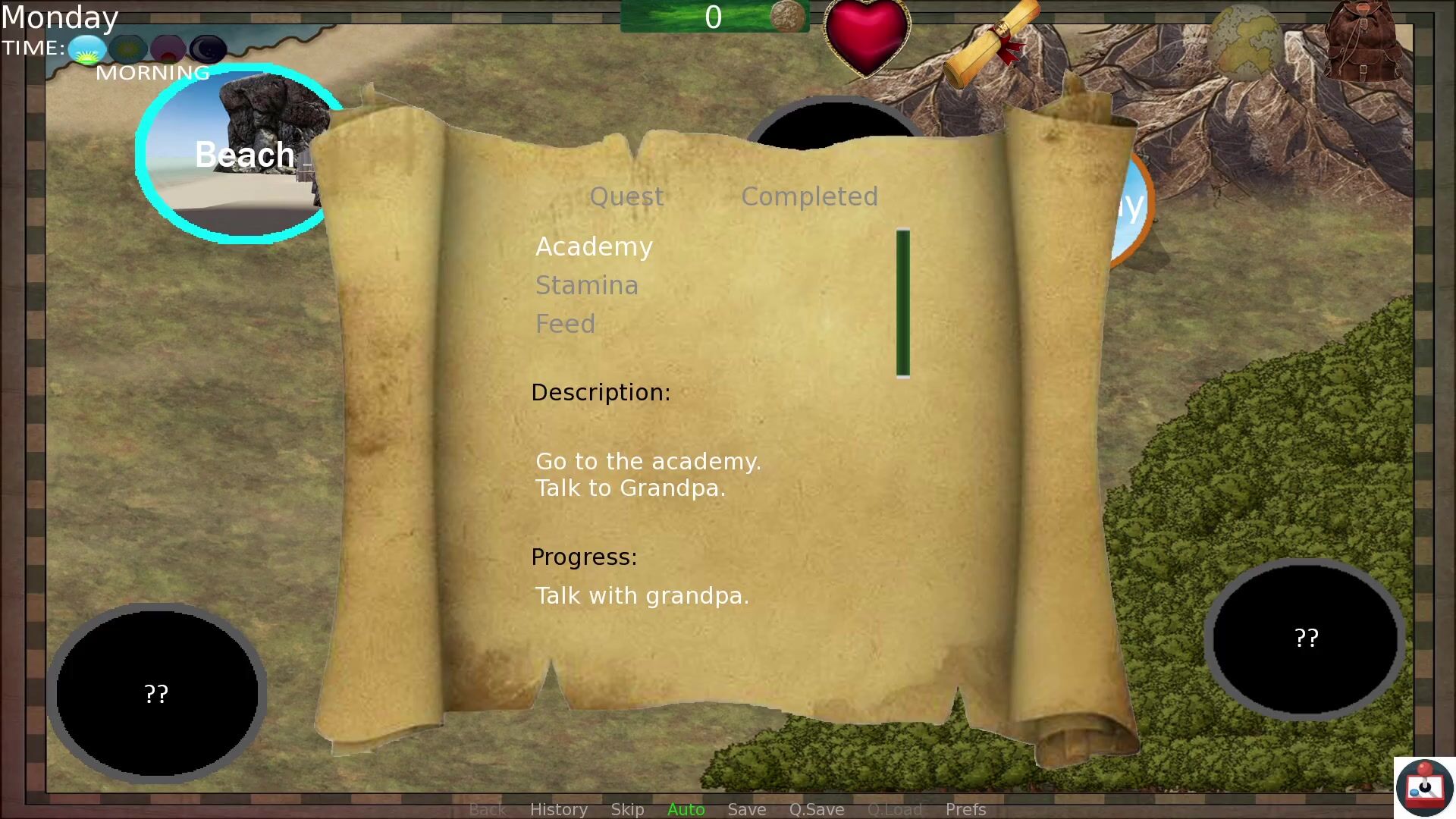Click the joystick overlay icon

tap(1423, 787)
